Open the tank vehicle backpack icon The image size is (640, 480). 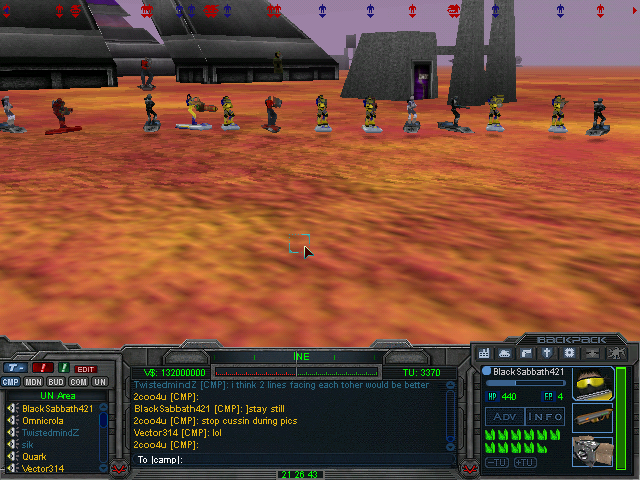(x=505, y=353)
